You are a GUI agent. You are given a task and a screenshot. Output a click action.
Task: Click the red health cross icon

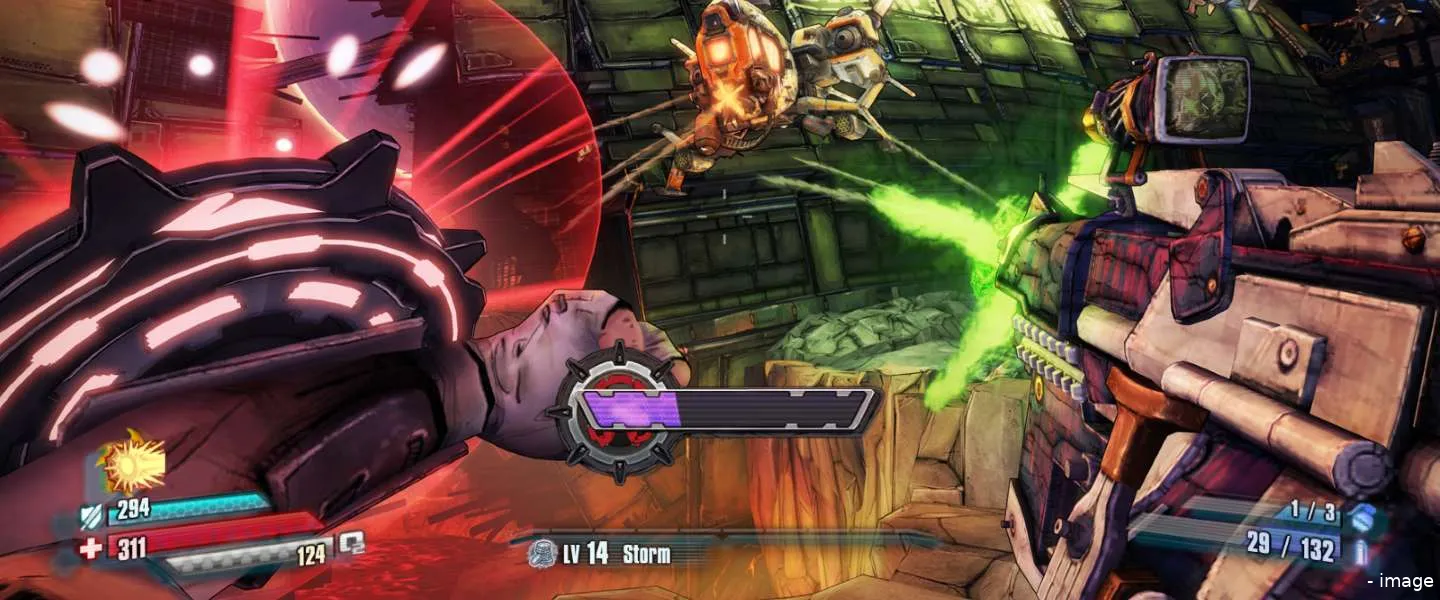click(90, 549)
